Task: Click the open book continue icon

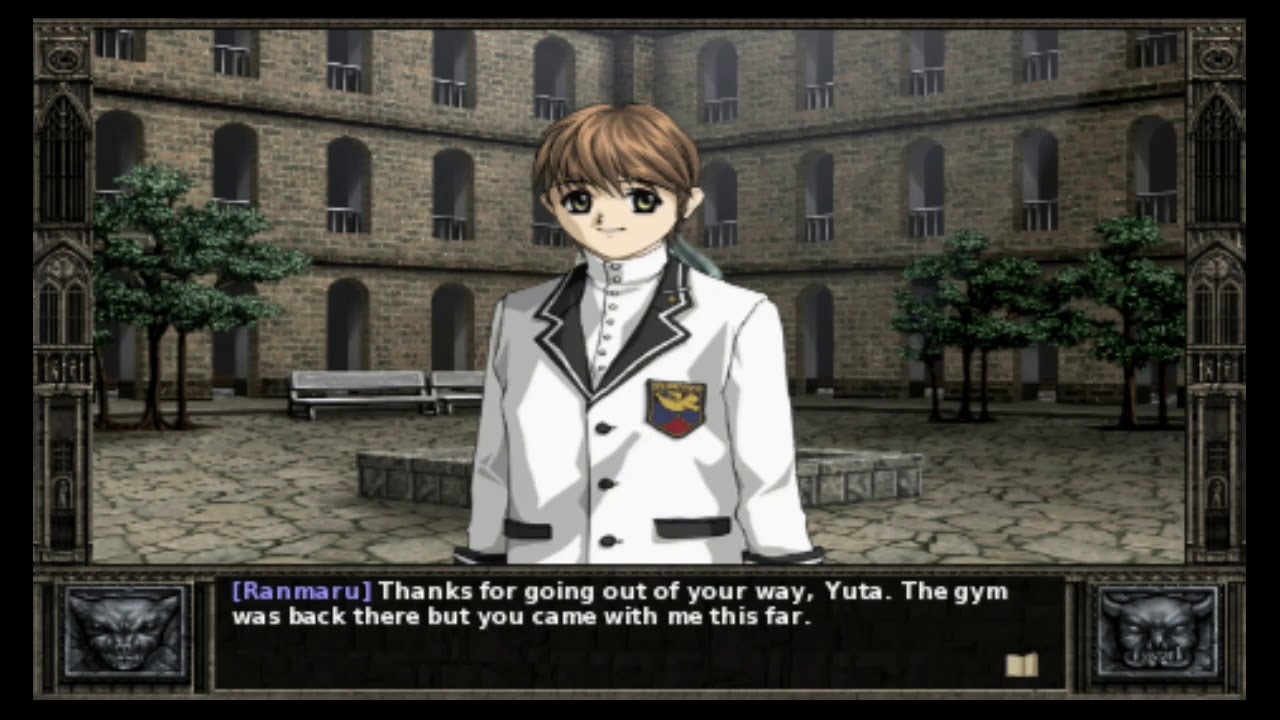Action: (1021, 665)
